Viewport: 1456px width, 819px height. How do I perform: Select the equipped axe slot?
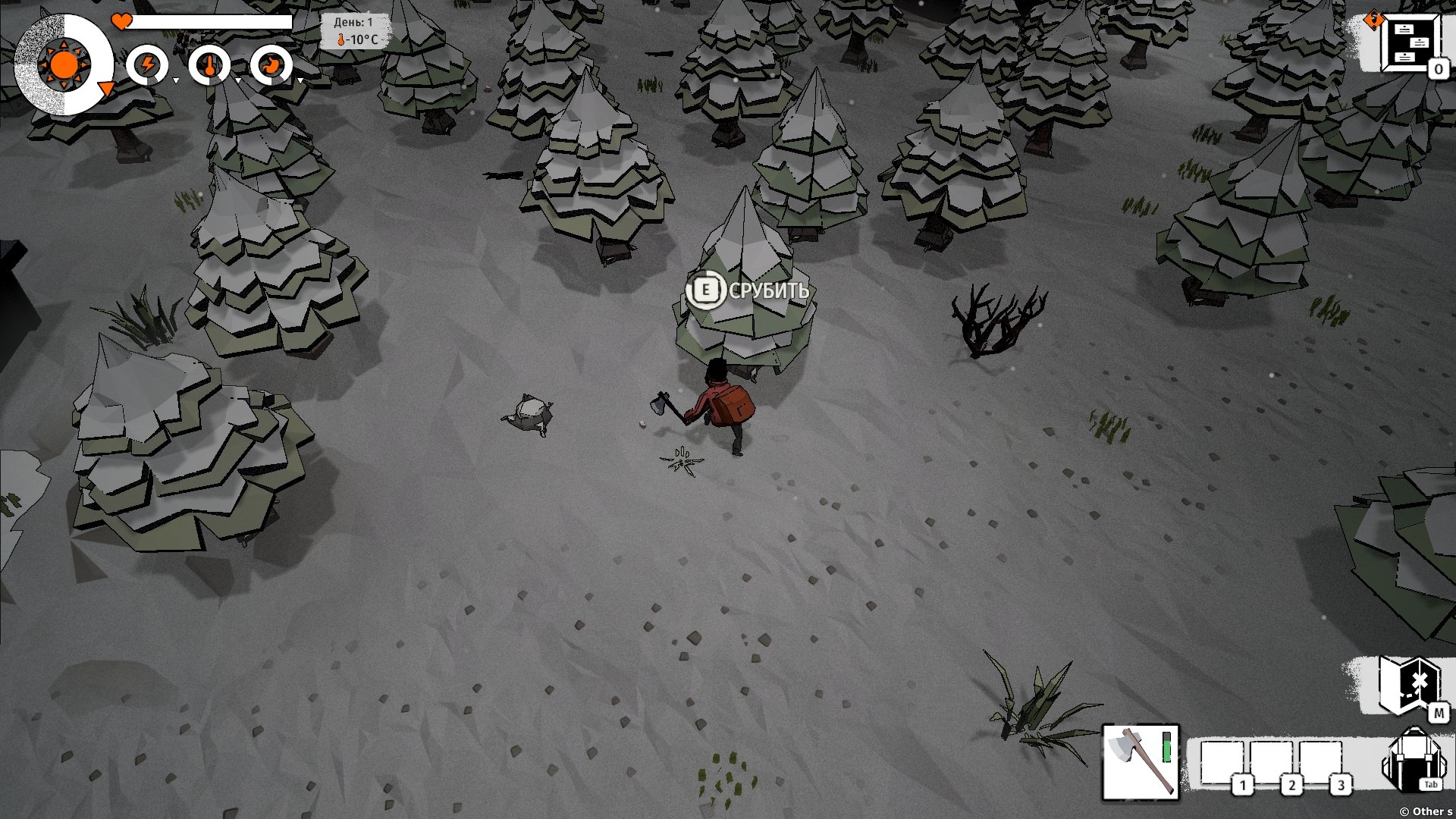click(x=1140, y=762)
